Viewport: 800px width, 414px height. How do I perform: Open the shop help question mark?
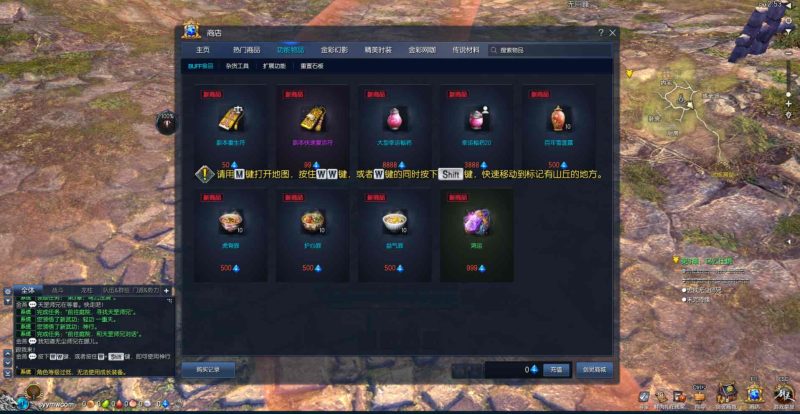tap(600, 33)
